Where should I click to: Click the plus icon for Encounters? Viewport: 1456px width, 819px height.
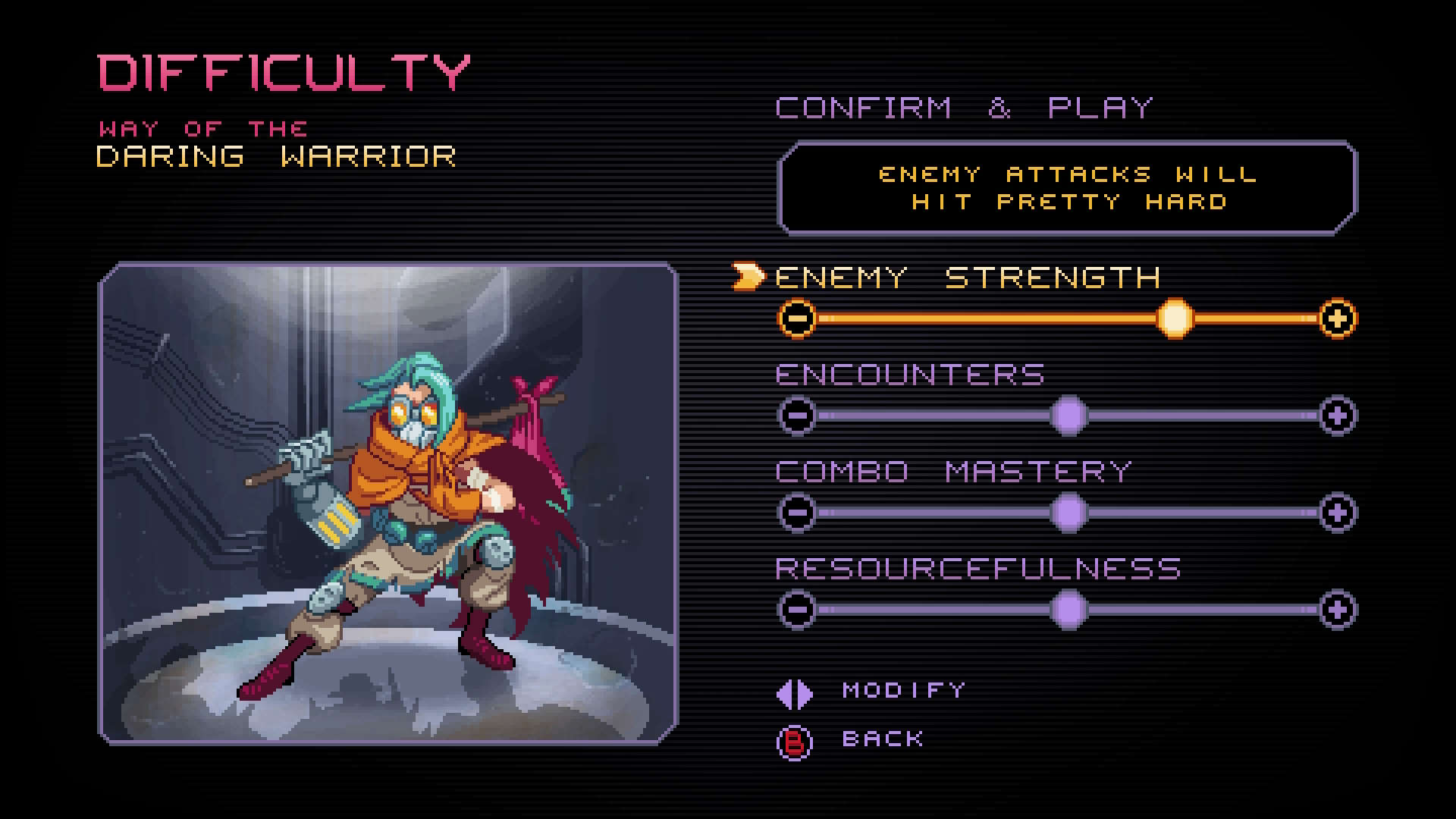coord(1339,416)
